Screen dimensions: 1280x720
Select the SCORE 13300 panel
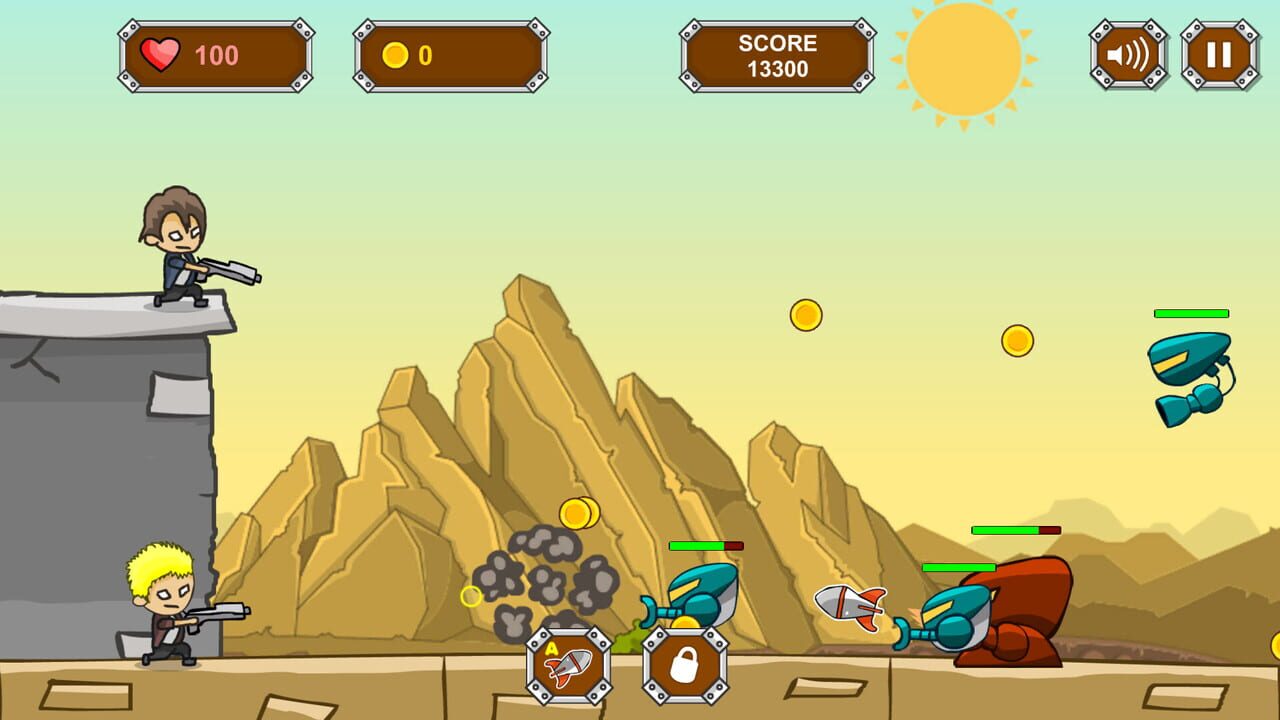pos(777,55)
